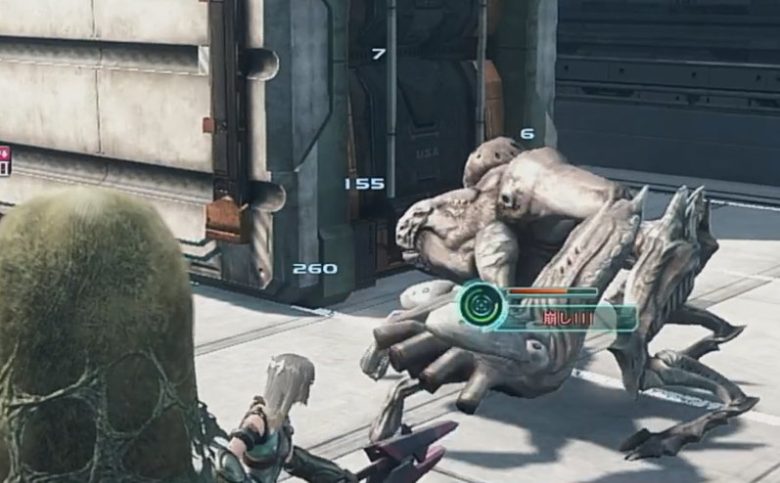Click the green circular target lock-on icon

482,305
